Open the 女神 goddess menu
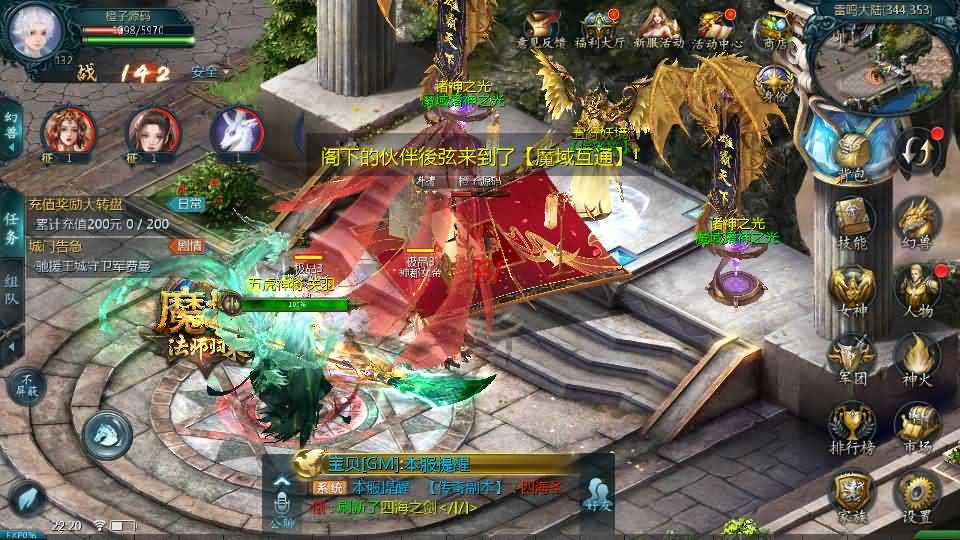This screenshot has height=540, width=960. [852, 288]
